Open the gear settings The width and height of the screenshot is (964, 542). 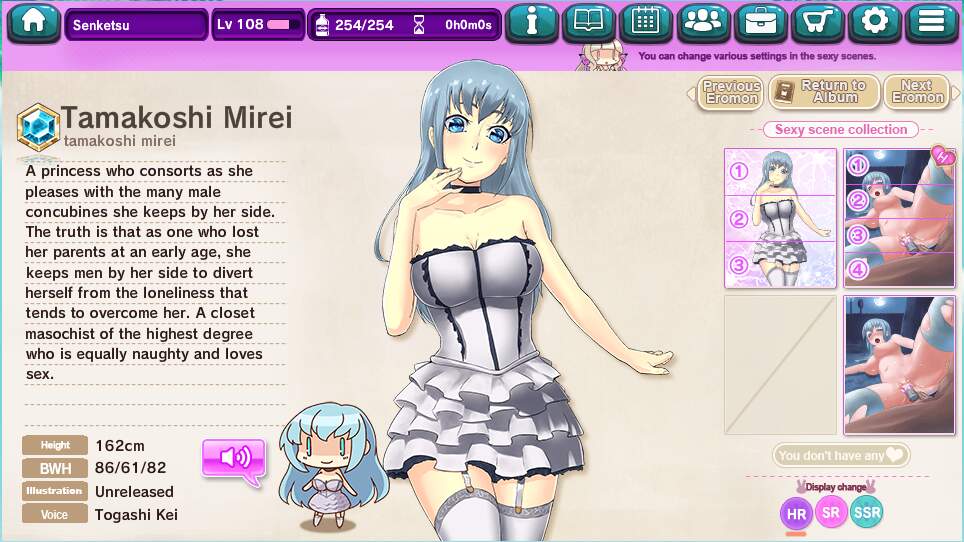click(875, 23)
